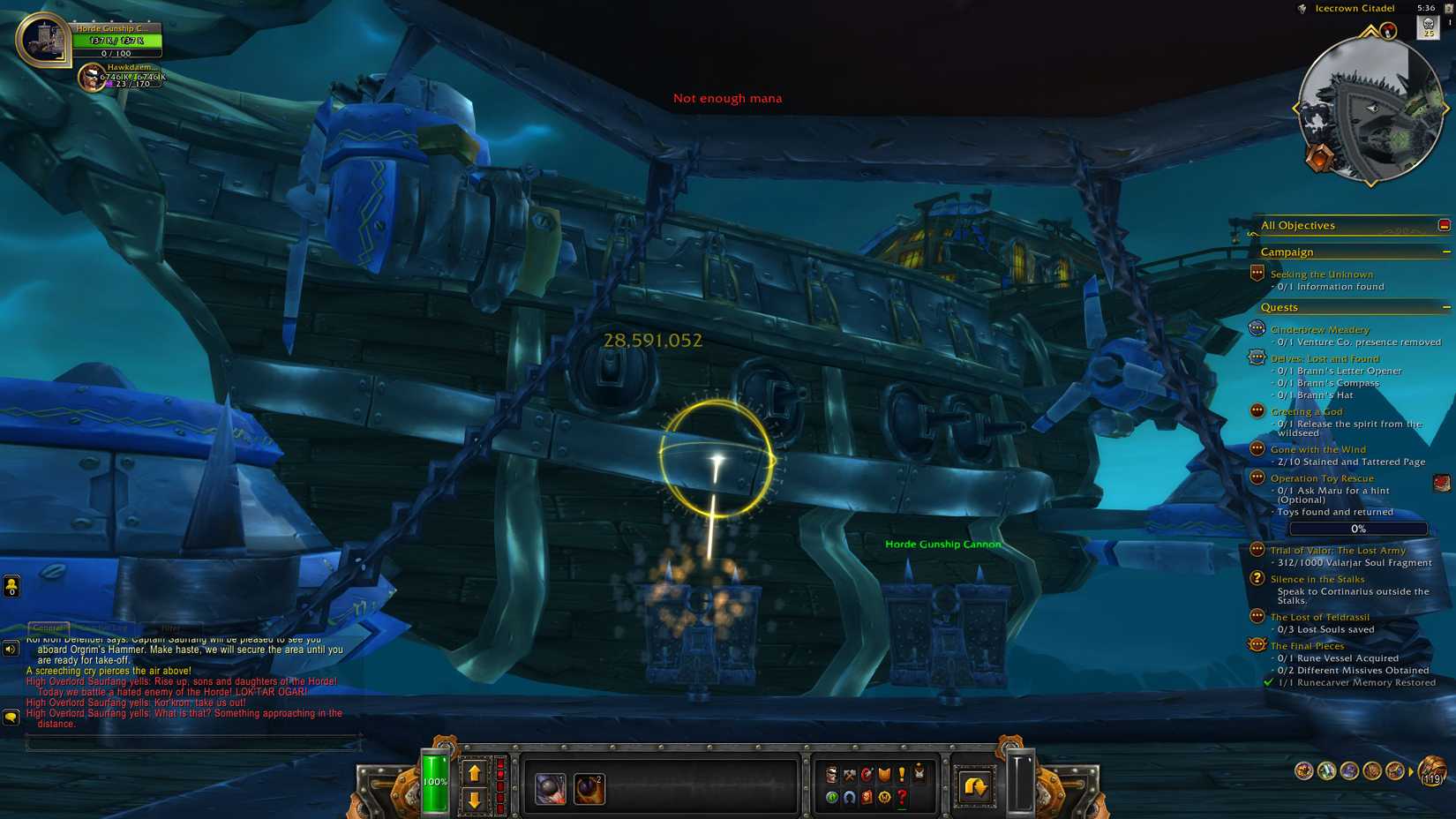Collapse the All Objectives tracker
Image resolution: width=1456 pixels, height=819 pixels.
(1445, 225)
